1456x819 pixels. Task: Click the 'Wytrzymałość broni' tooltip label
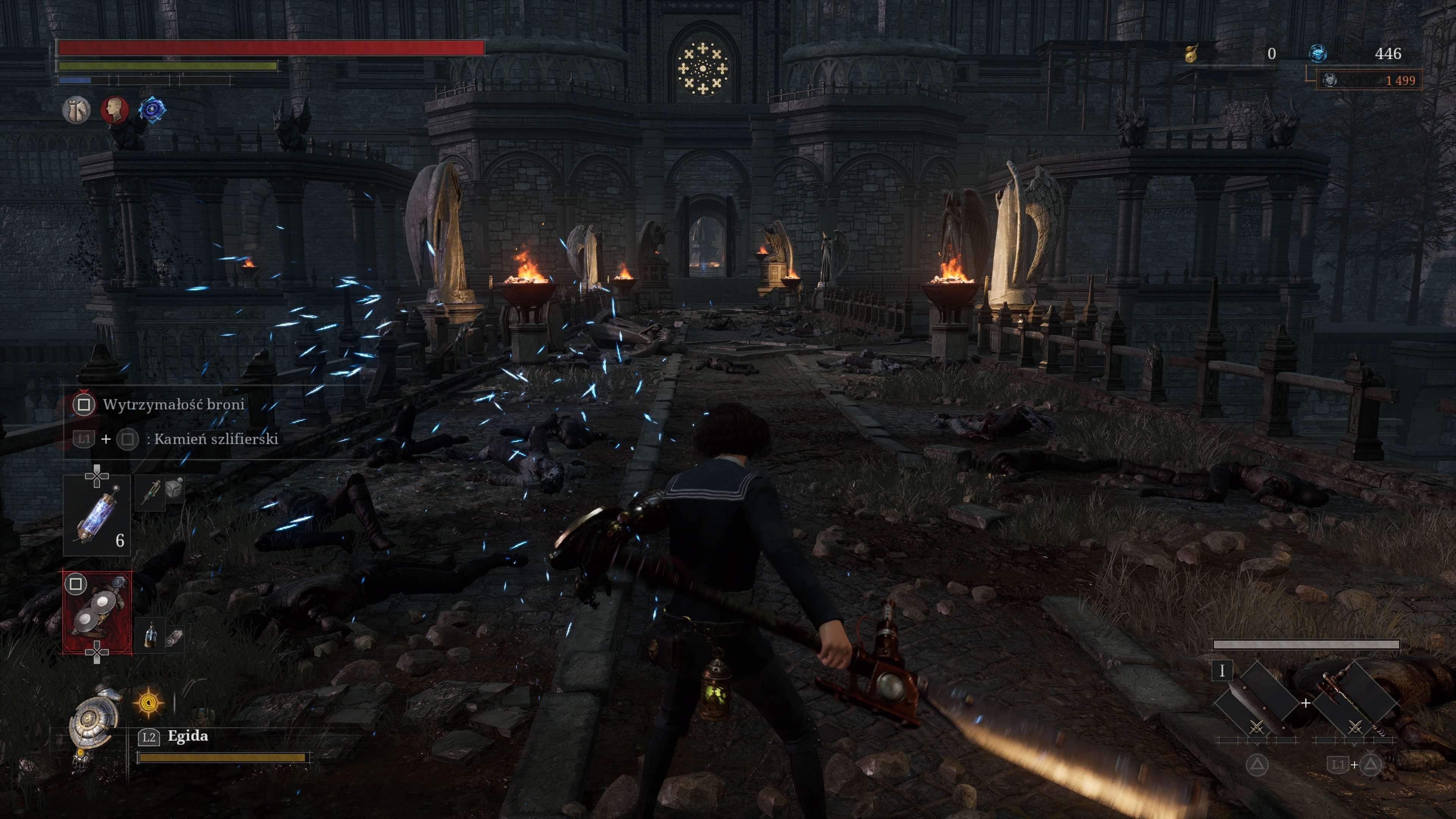pos(174,405)
